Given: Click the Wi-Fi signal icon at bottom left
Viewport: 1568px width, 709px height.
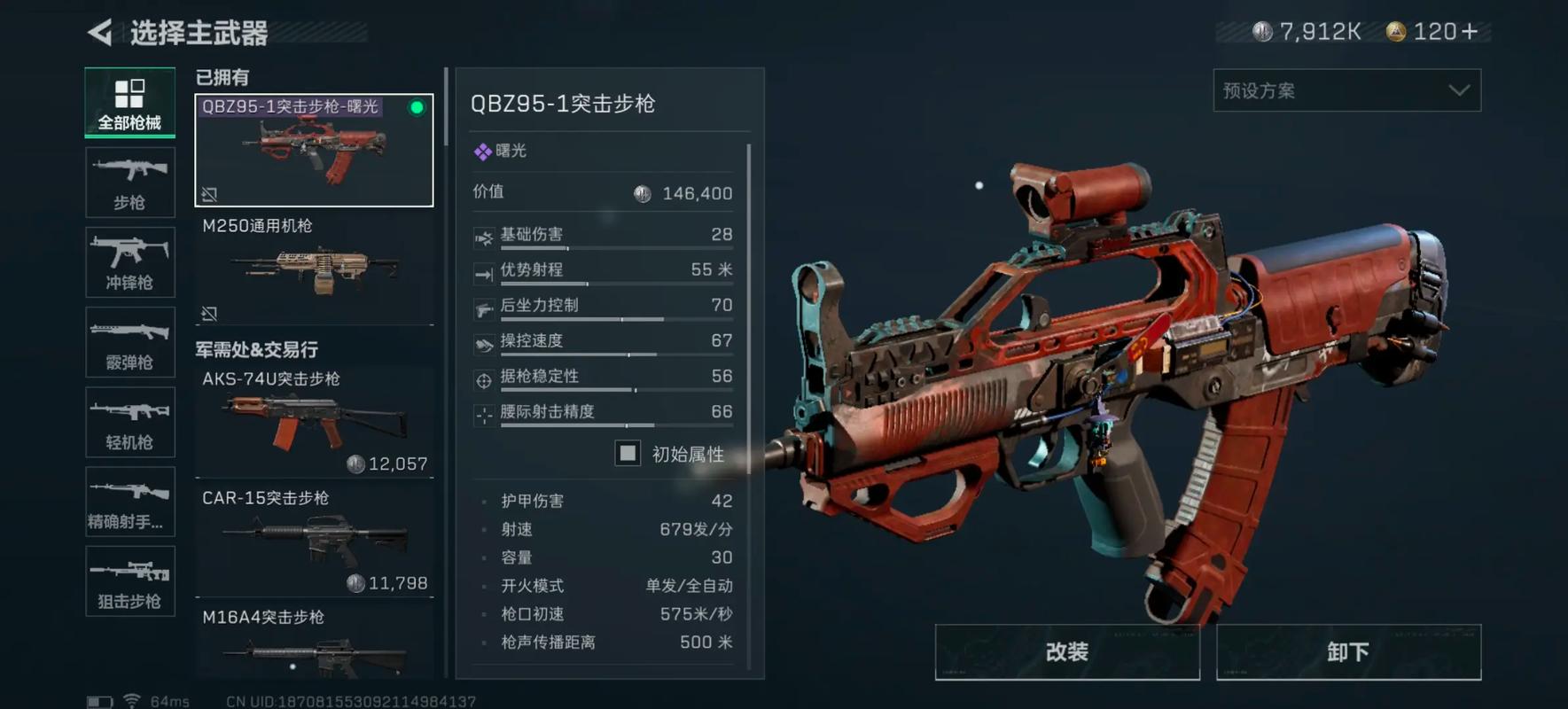Looking at the screenshot, I should pos(133,699).
